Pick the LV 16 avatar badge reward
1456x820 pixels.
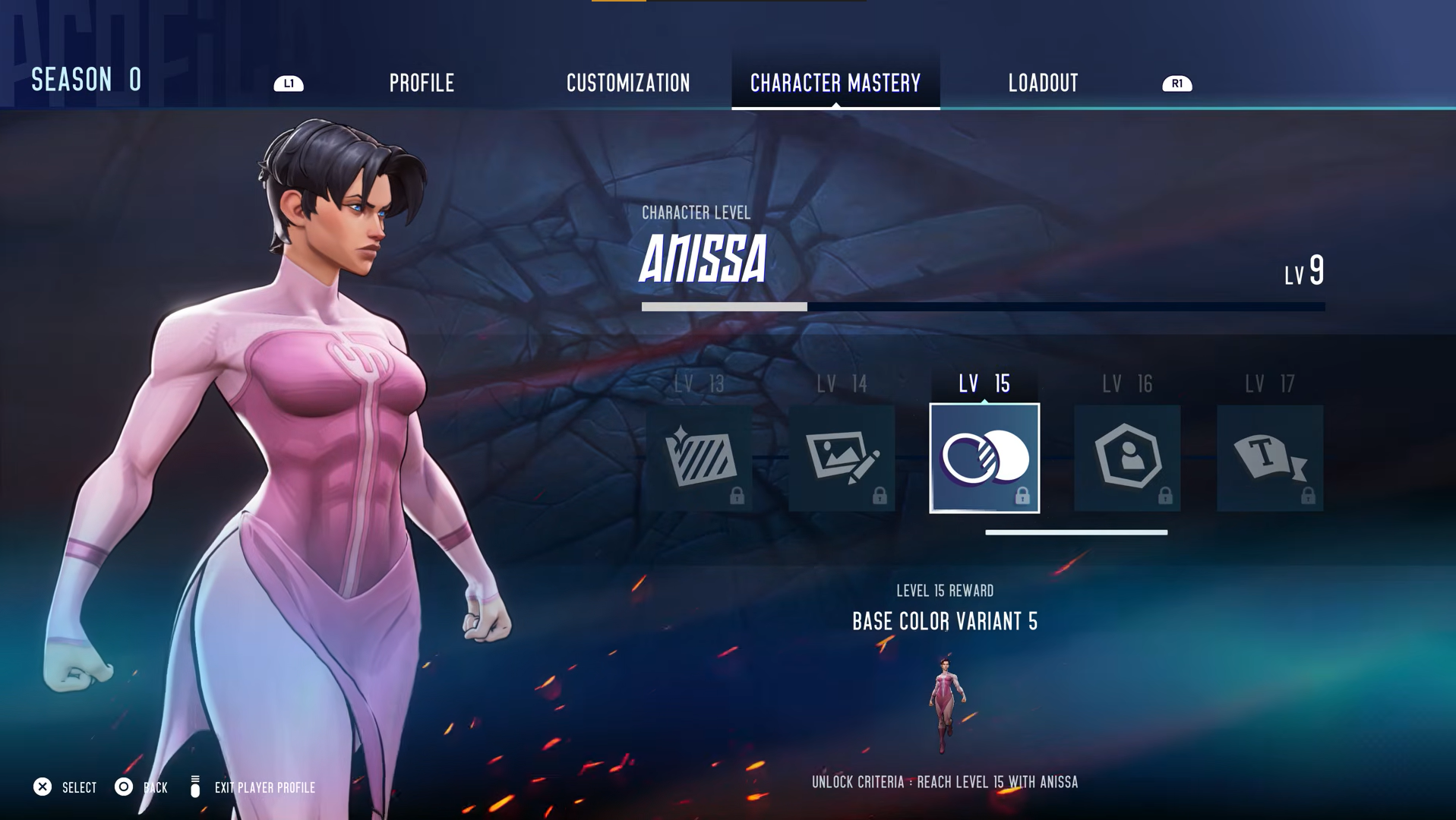click(1127, 458)
